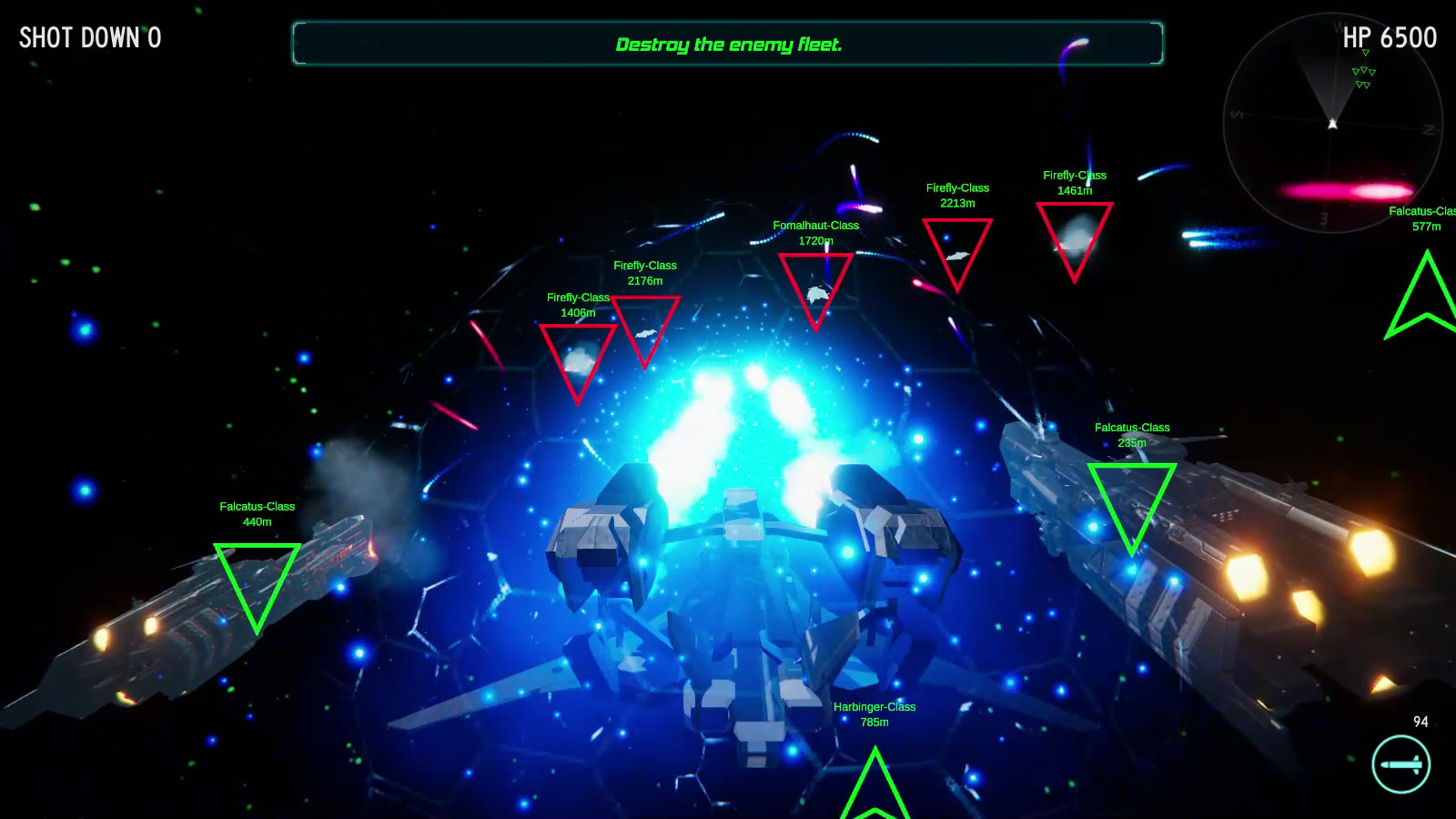The width and height of the screenshot is (1456, 819).
Task: Click the Destroy the enemy fleet banner
Action: [729, 43]
